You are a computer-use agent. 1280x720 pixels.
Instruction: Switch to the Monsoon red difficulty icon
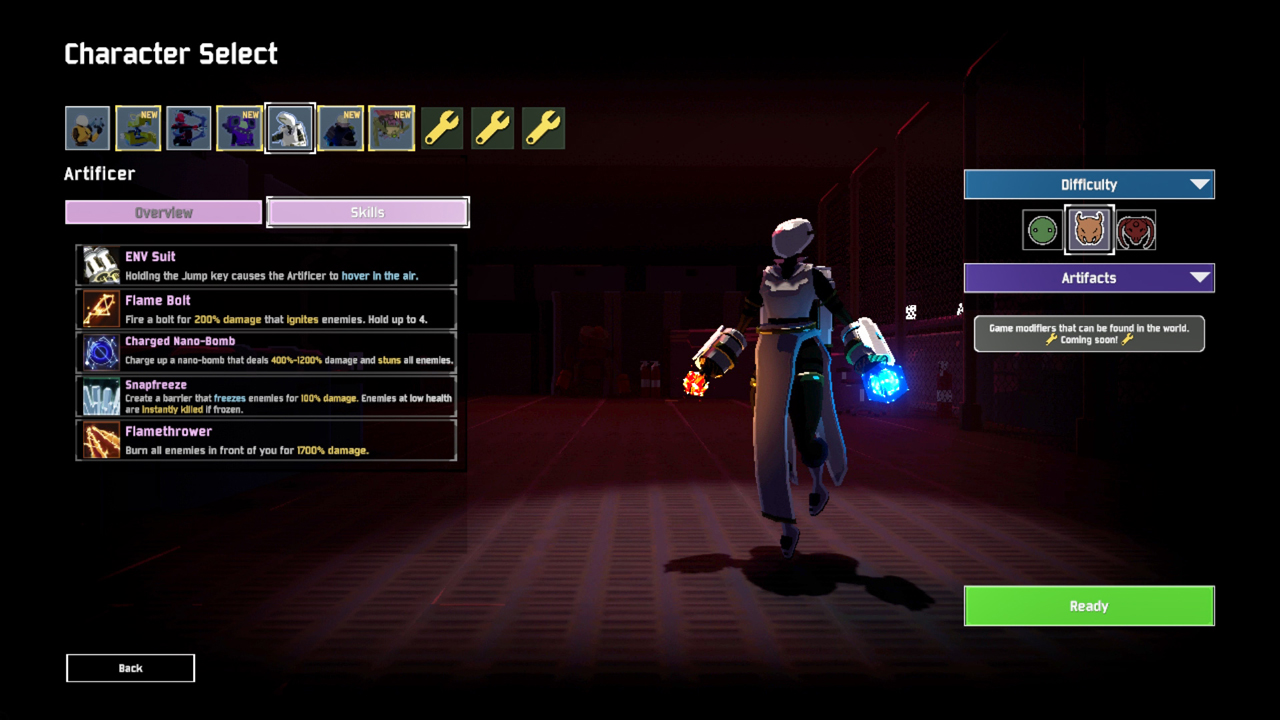pos(1136,229)
